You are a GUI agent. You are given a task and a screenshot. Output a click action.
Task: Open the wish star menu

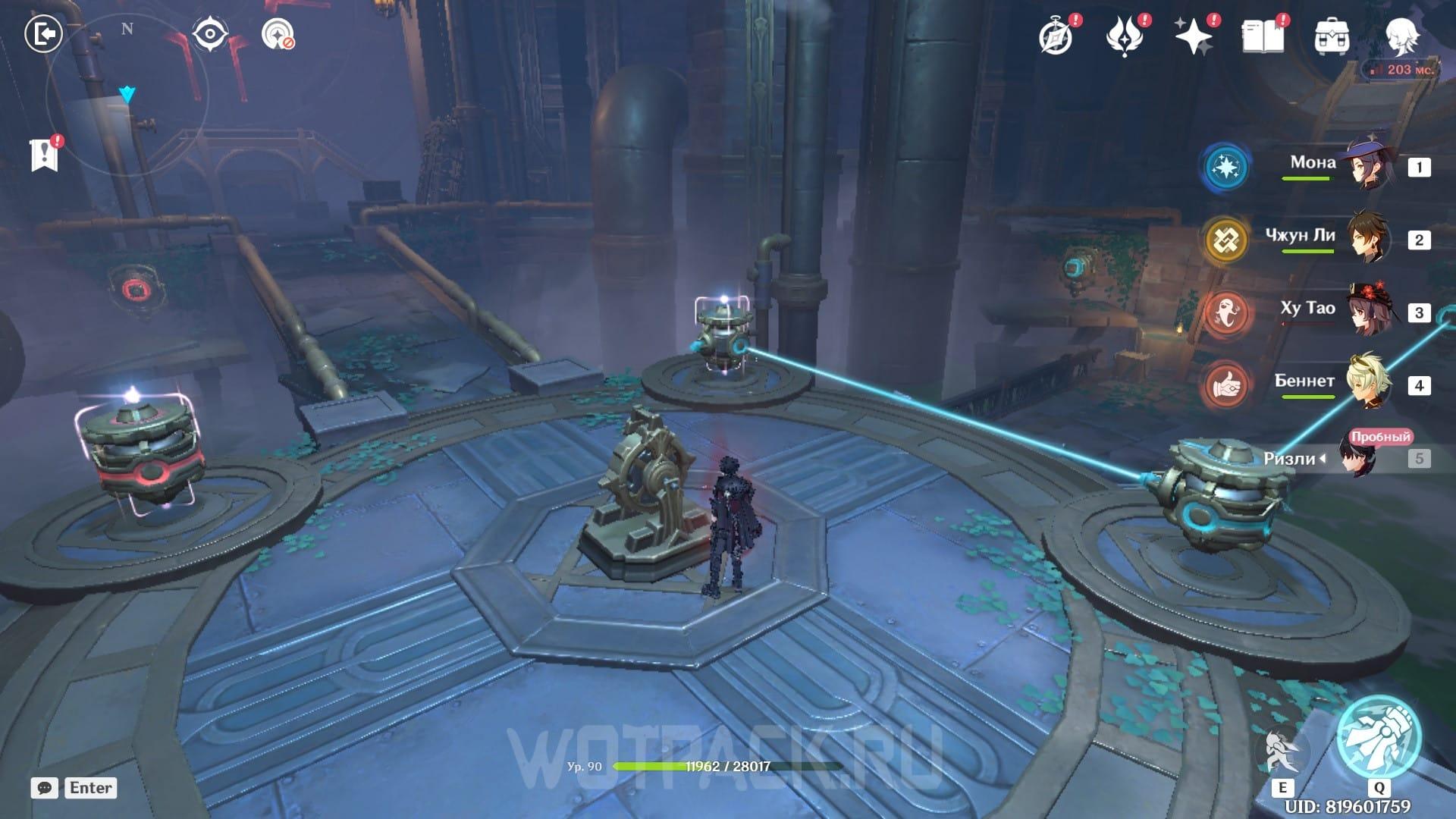(x=1193, y=36)
